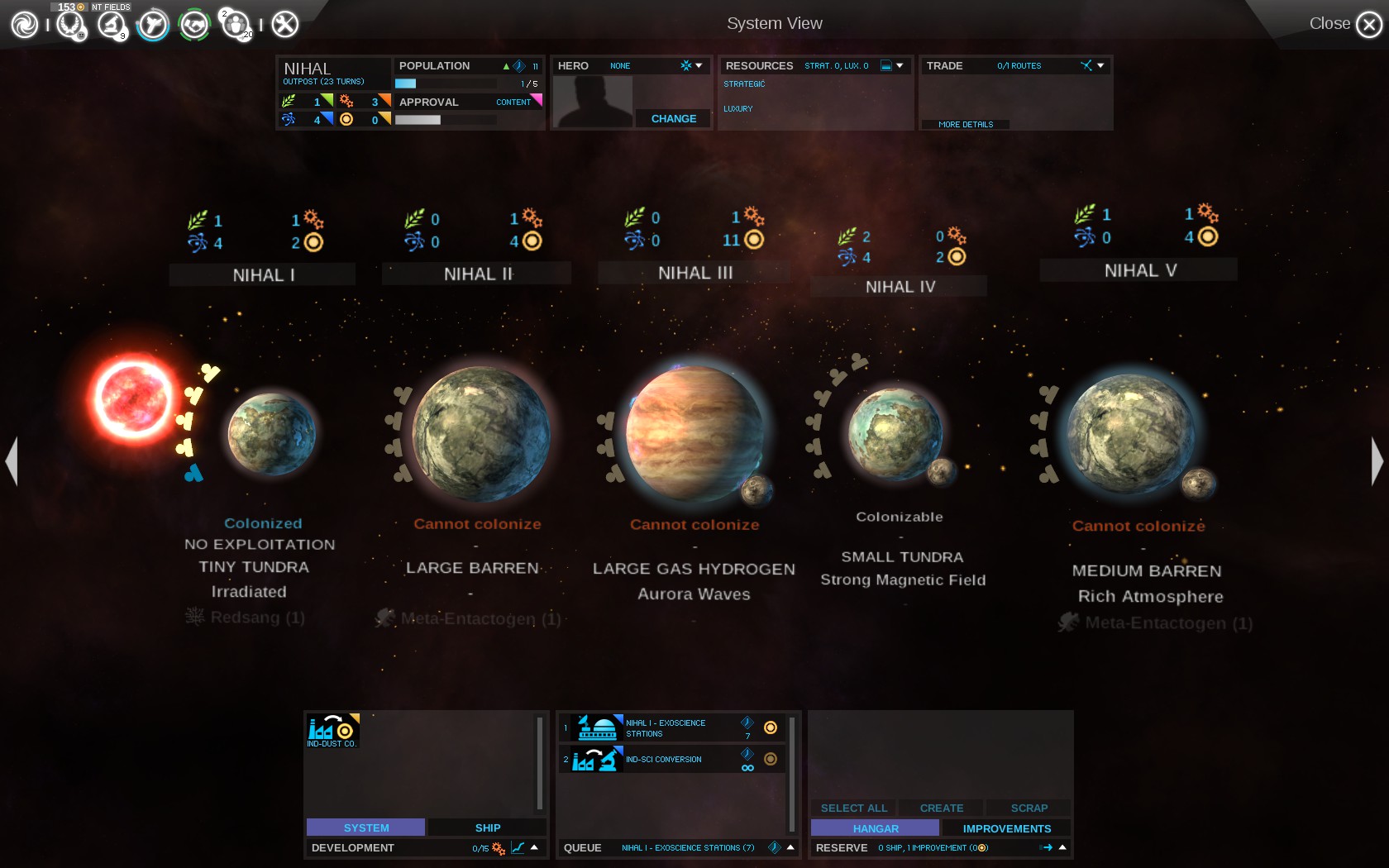Expand the Trade panel dropdown

(x=1100, y=65)
